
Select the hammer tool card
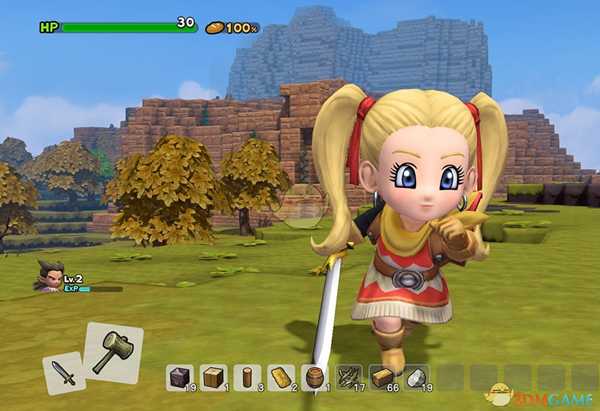113,352
